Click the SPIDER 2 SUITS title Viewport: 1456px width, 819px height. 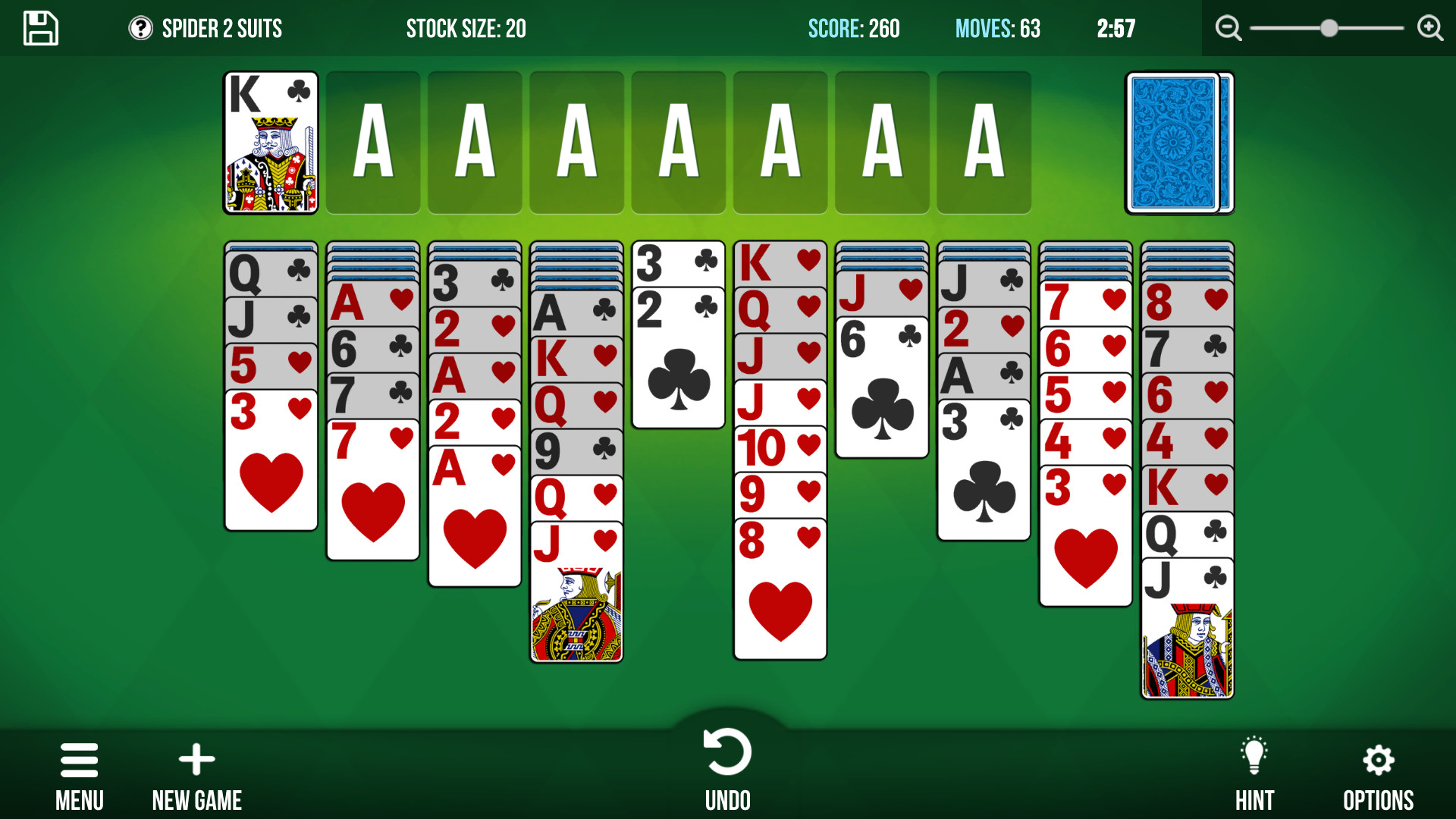[221, 29]
